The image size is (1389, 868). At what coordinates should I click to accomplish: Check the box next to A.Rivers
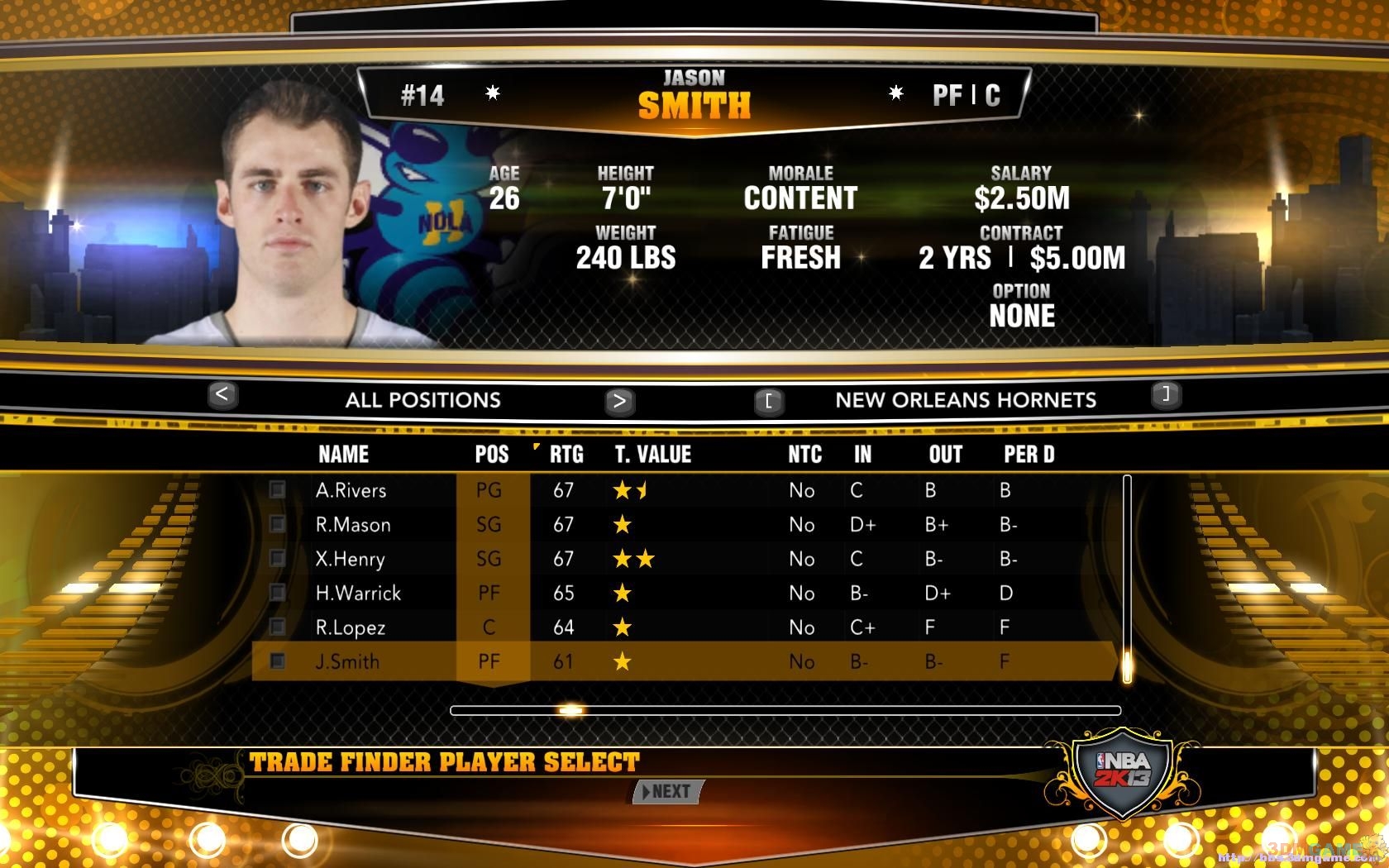(277, 490)
